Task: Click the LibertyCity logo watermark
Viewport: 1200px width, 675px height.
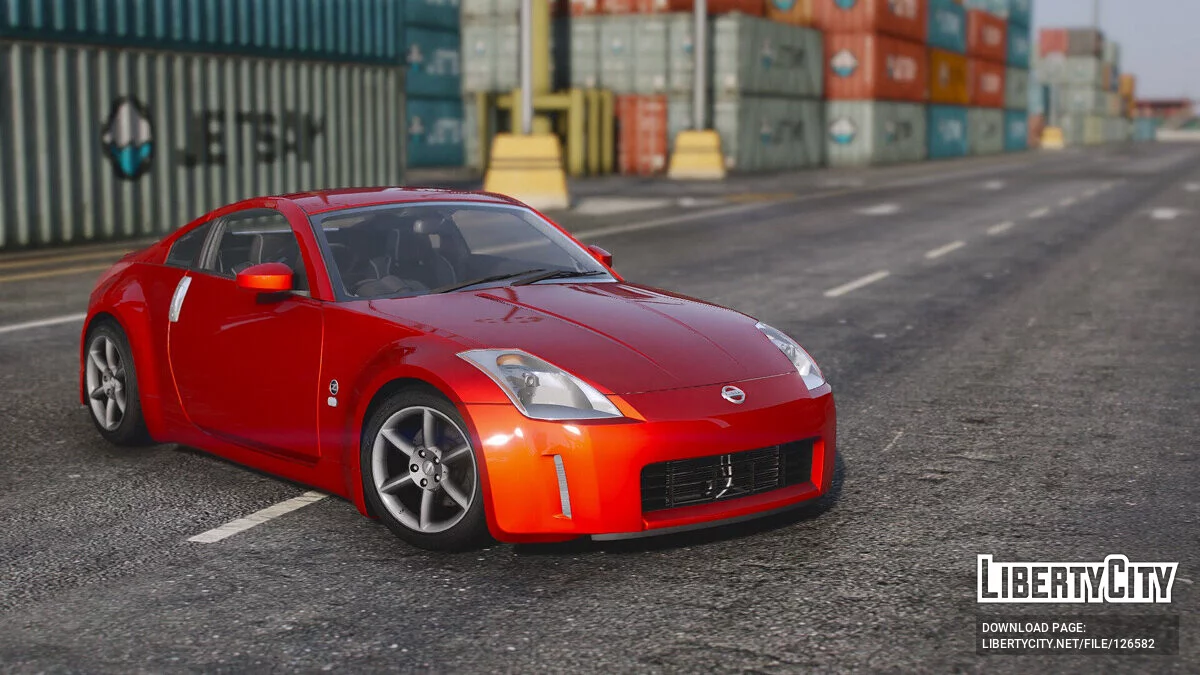Action: point(1077,579)
